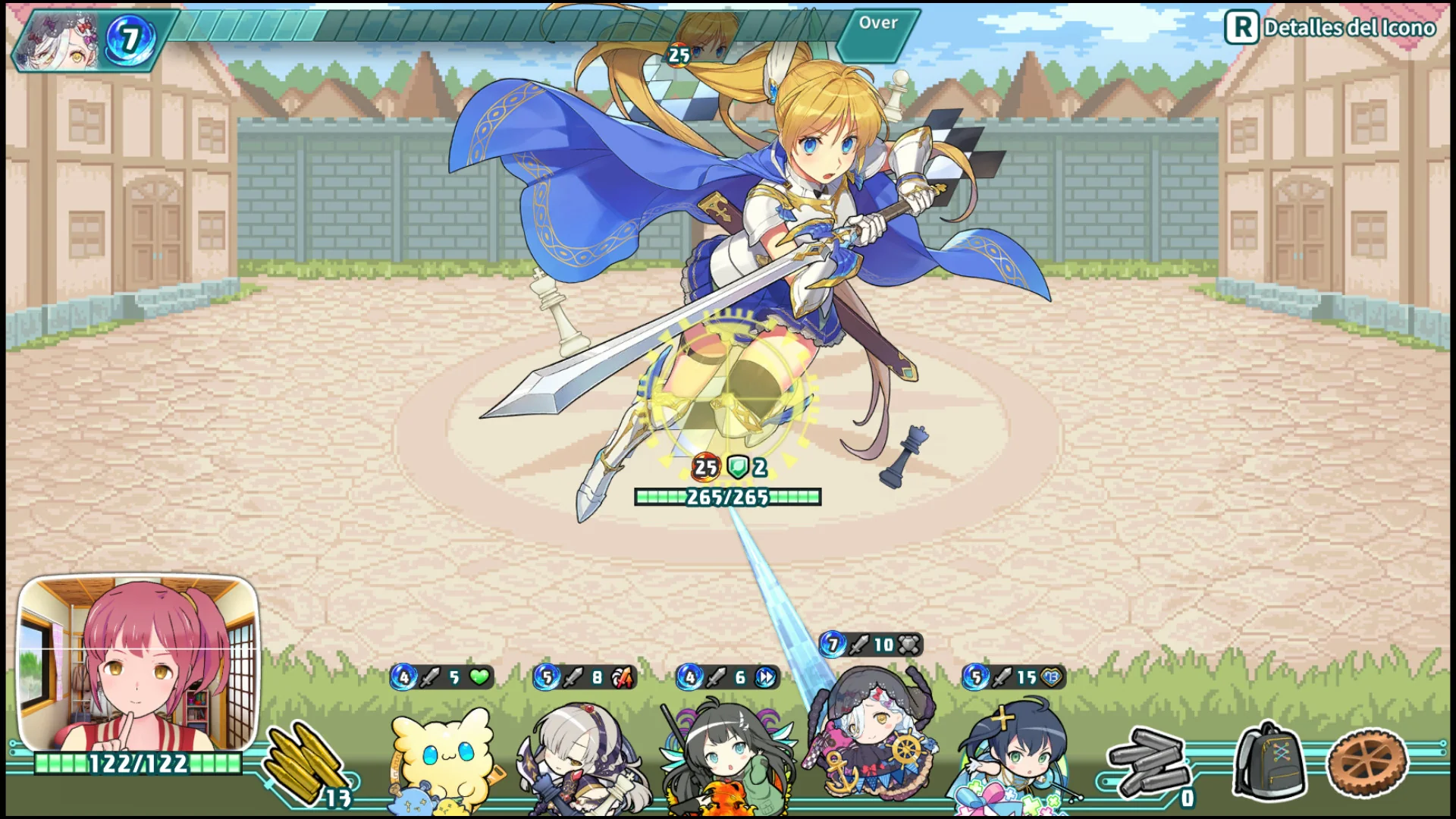Image resolution: width=1456 pixels, height=819 pixels.
Task: Click the white-haired character turn icon
Action: pyautogui.click(x=59, y=39)
